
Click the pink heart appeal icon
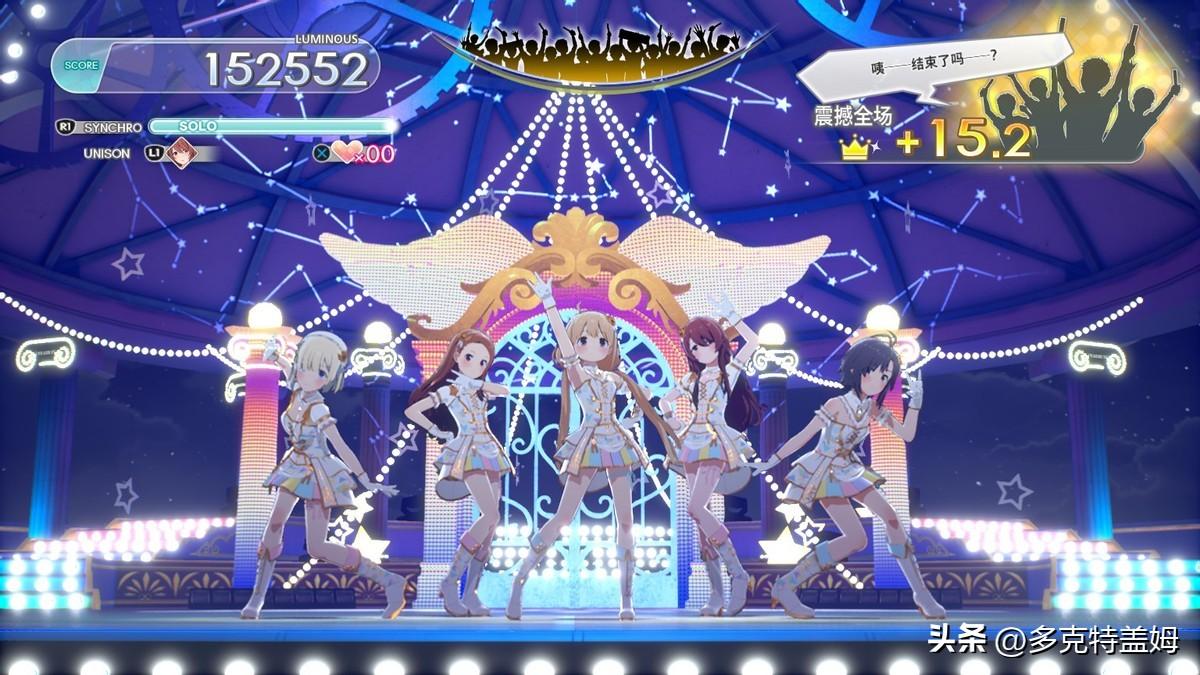347,153
